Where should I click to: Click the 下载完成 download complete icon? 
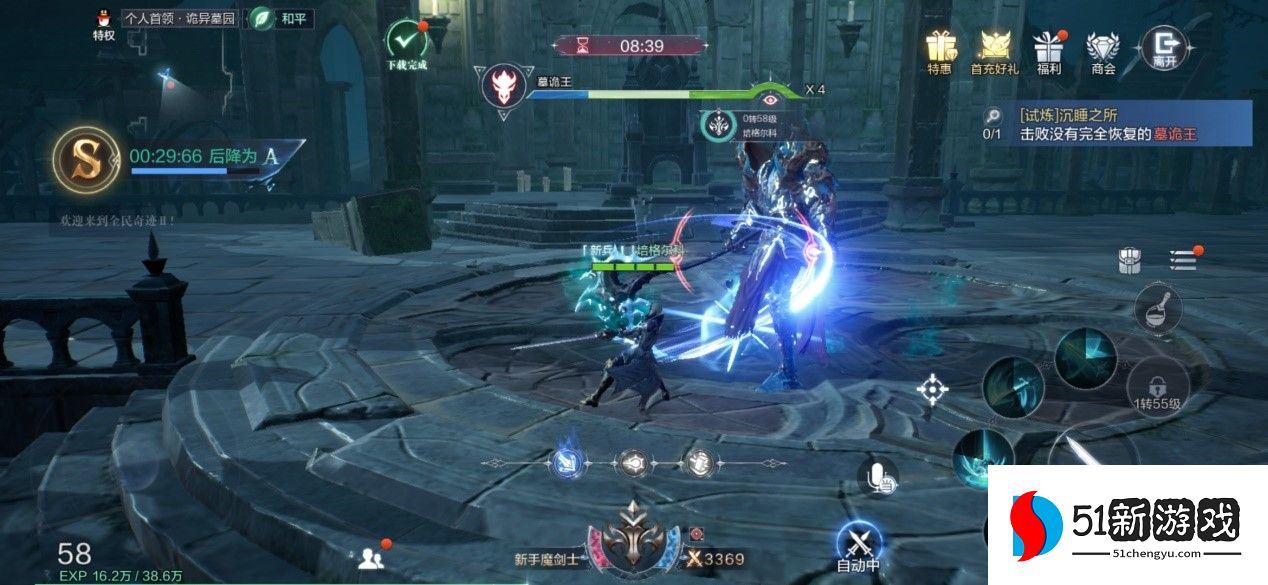pyautogui.click(x=406, y=43)
